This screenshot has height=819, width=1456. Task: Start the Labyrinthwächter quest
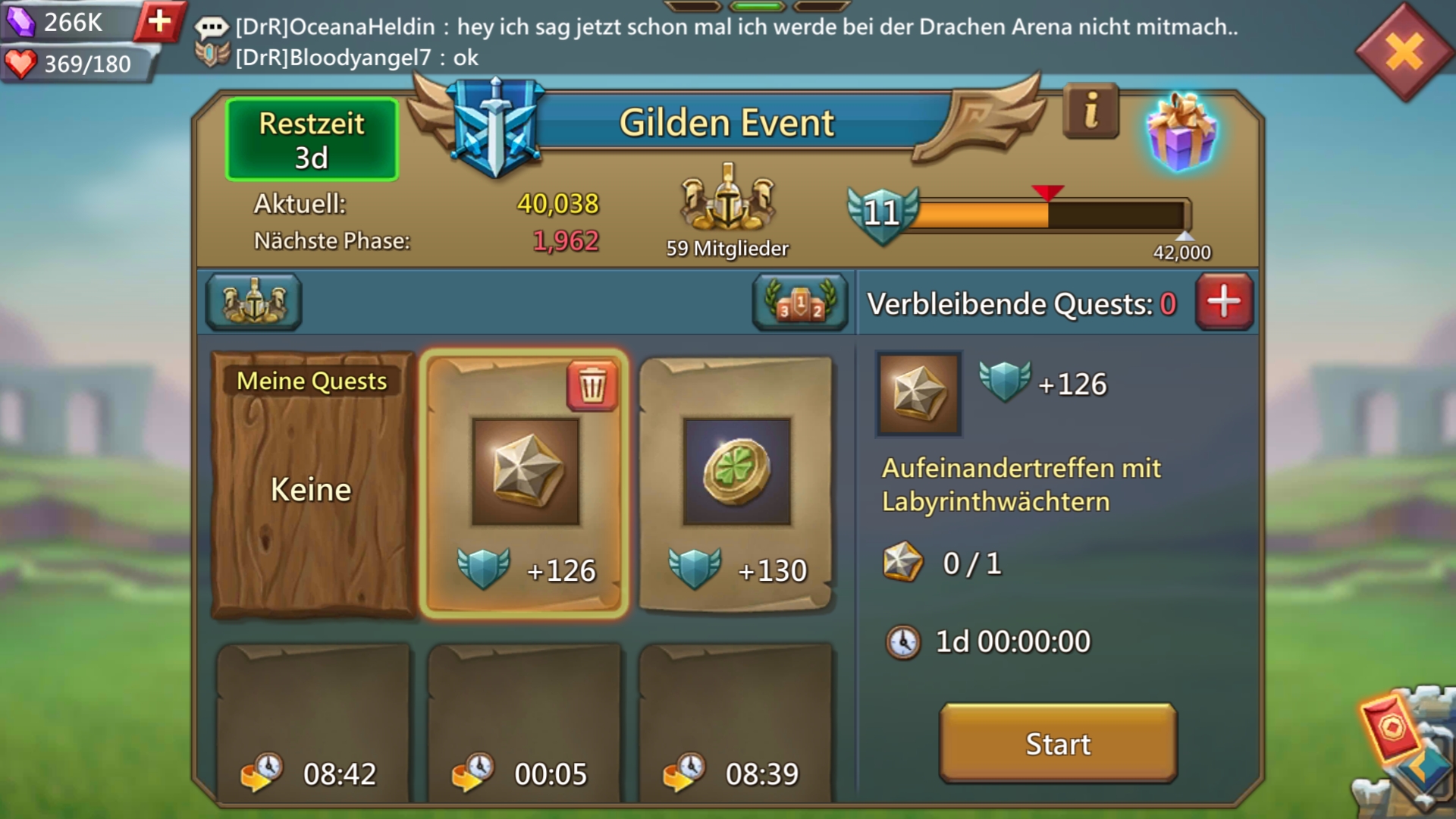pyautogui.click(x=1058, y=743)
